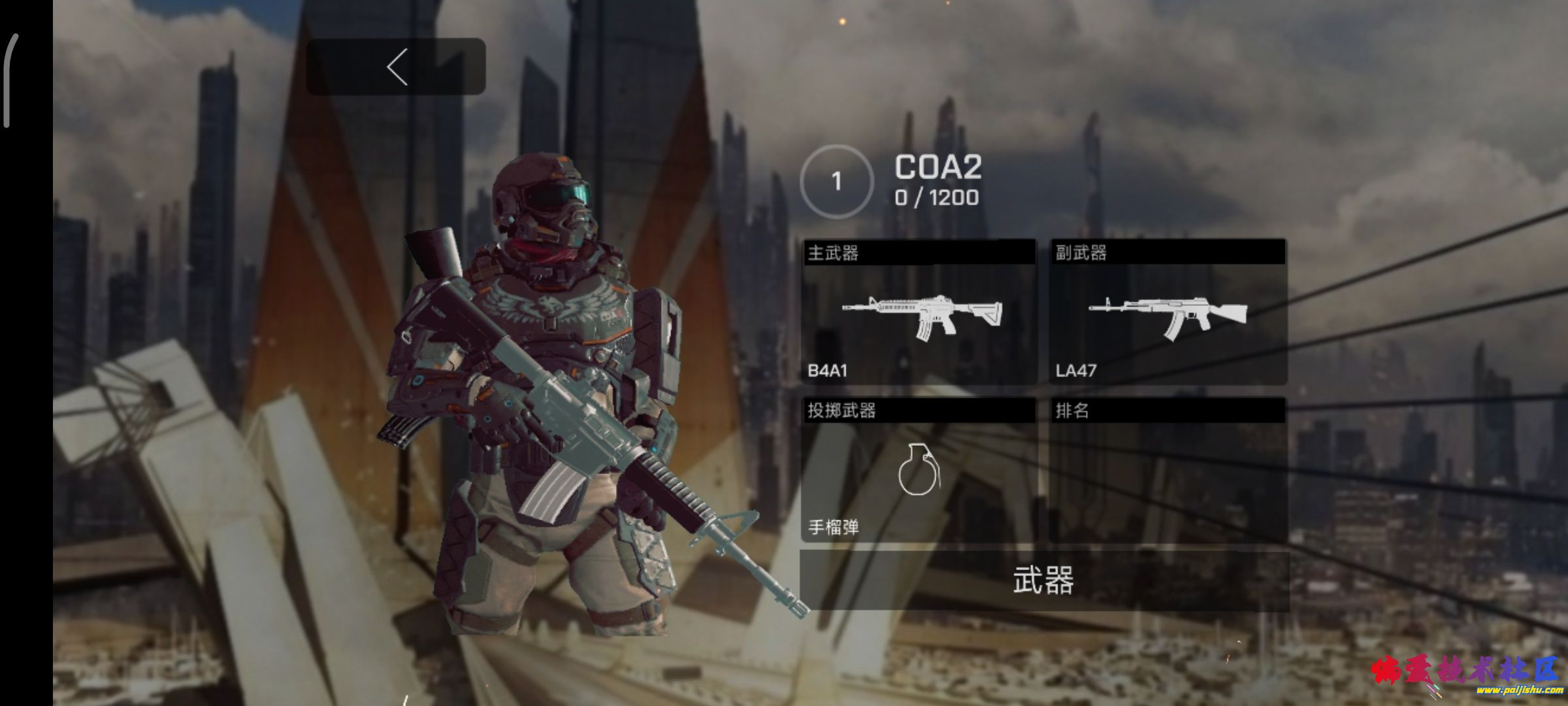Select the B4A1 primary weapon slot
Viewport: 1568px width, 706px height.
(x=919, y=312)
